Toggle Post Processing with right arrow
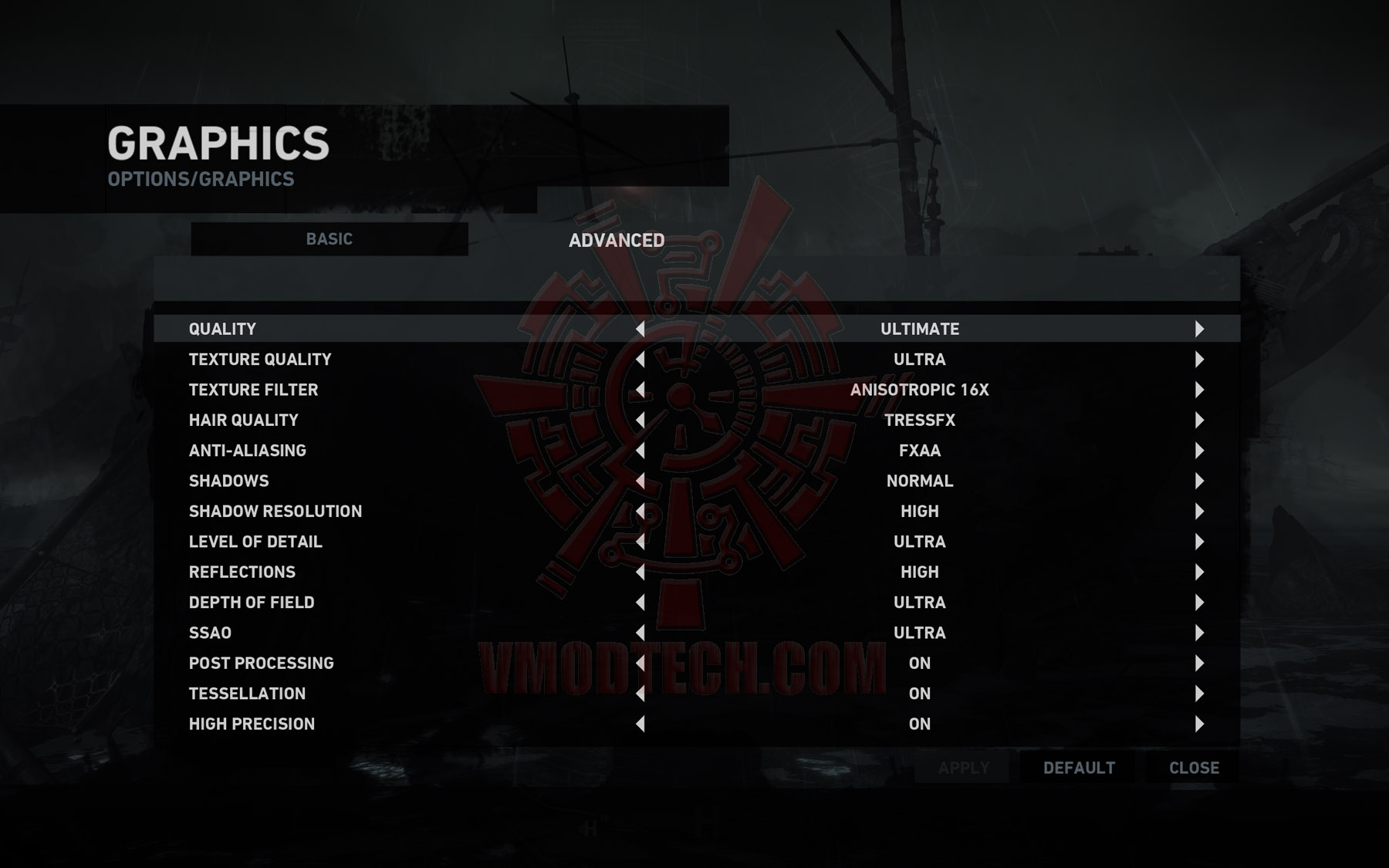This screenshot has height=868, width=1389. click(x=1199, y=664)
